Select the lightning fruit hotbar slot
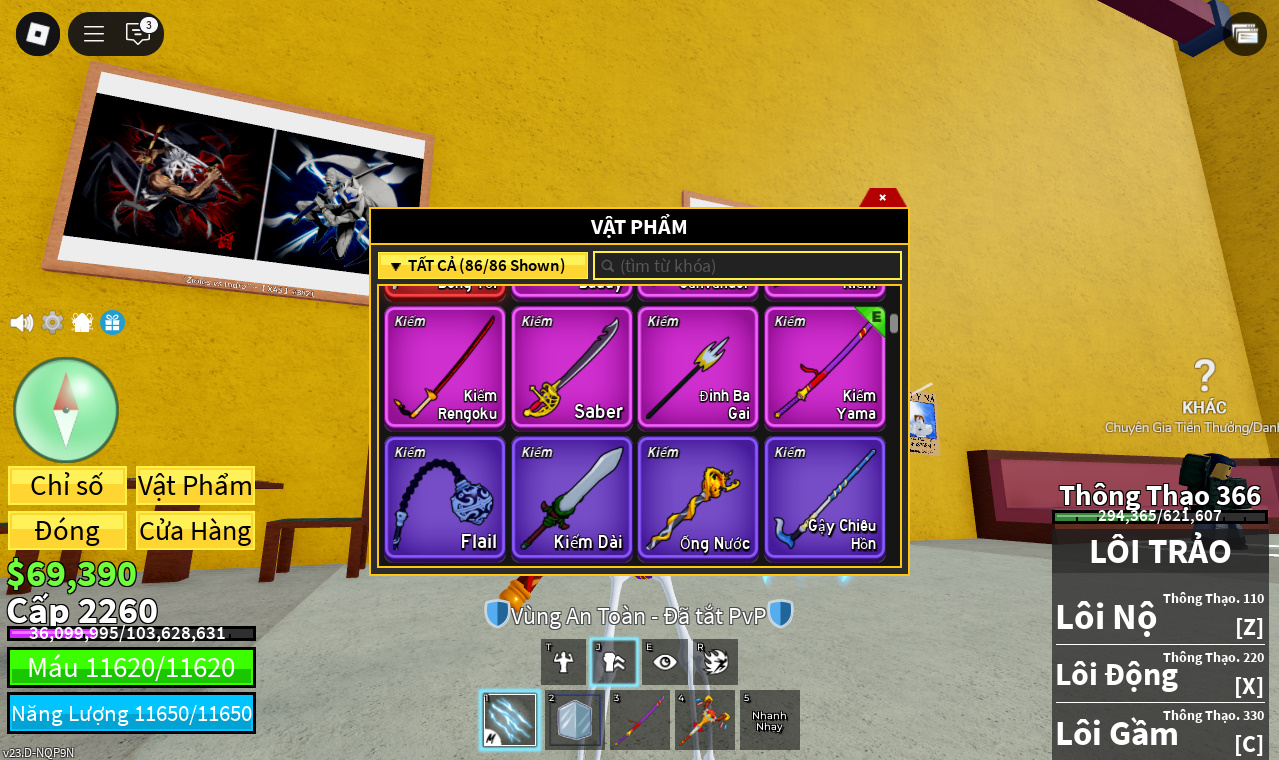 (510, 720)
